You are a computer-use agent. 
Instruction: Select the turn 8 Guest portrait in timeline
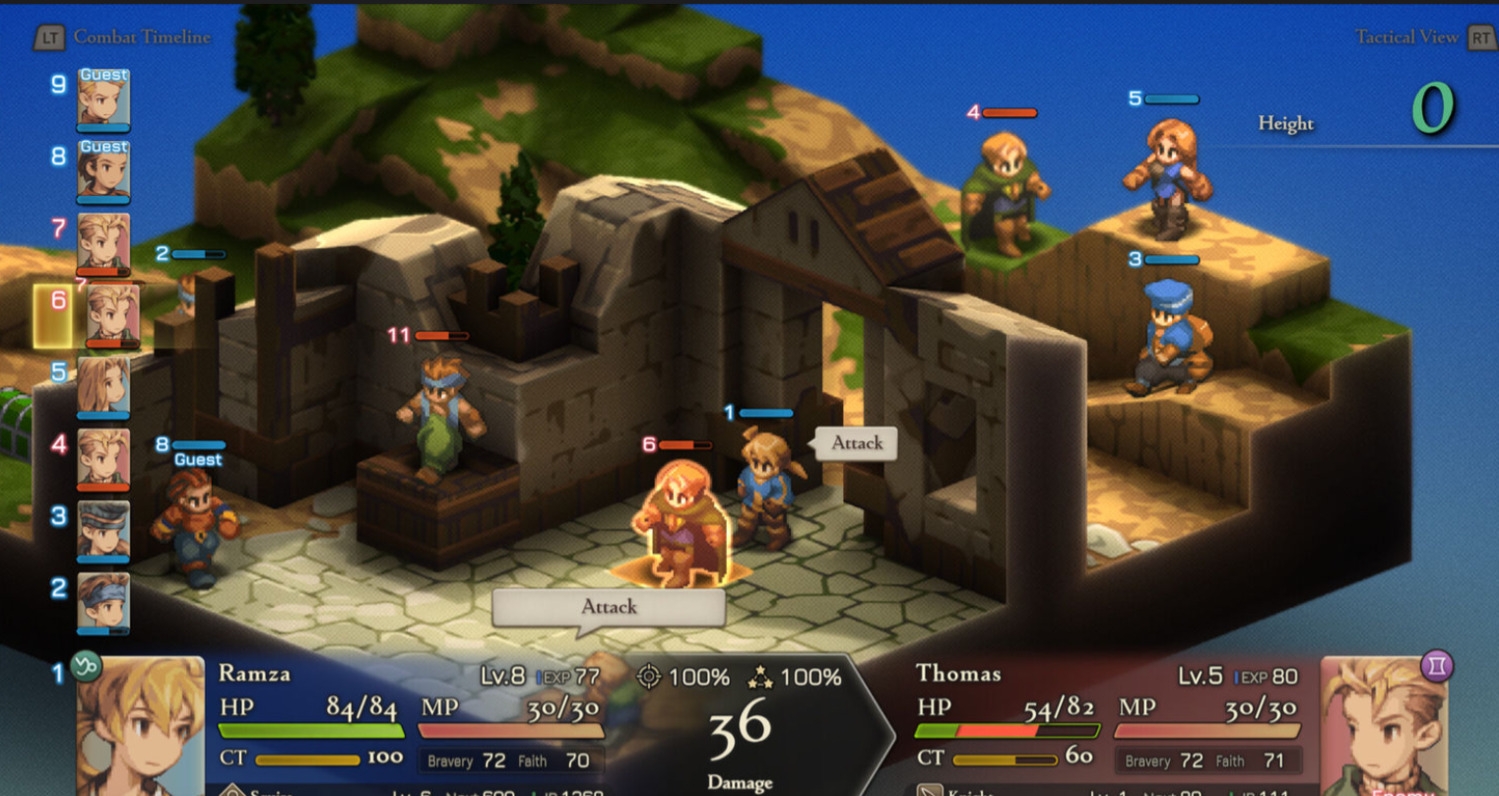pos(103,170)
